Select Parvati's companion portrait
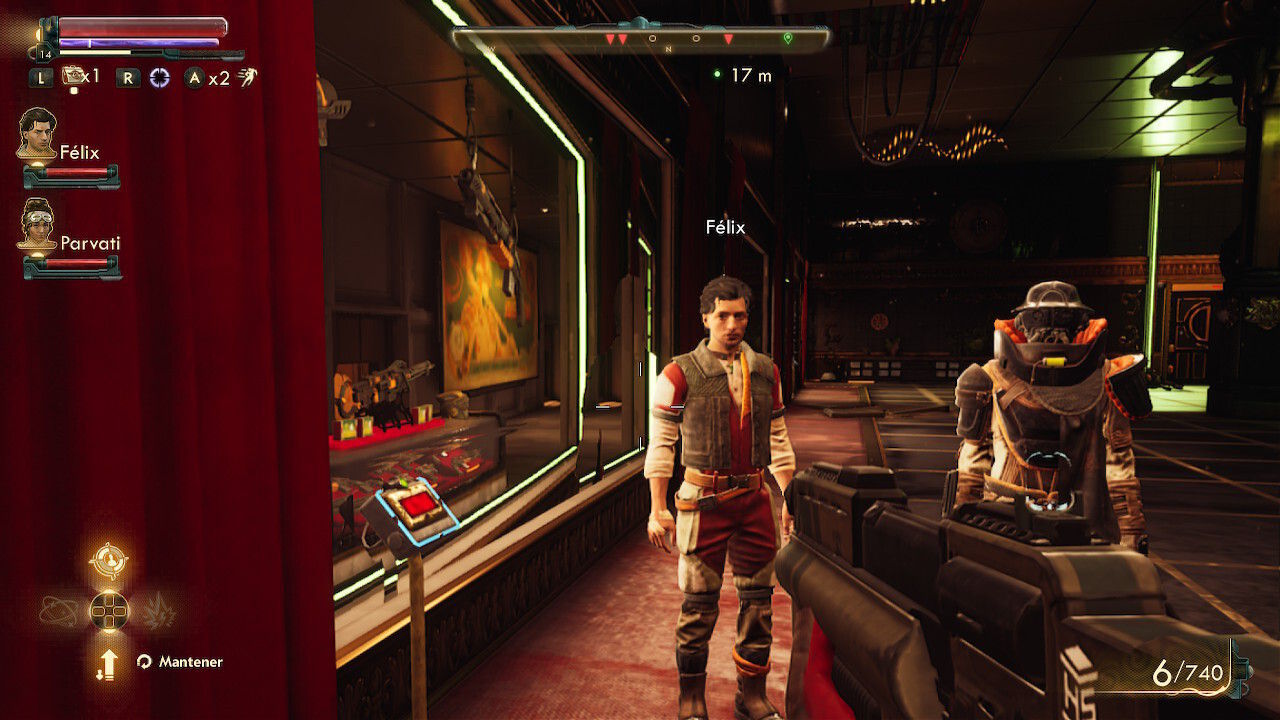 click(37, 224)
